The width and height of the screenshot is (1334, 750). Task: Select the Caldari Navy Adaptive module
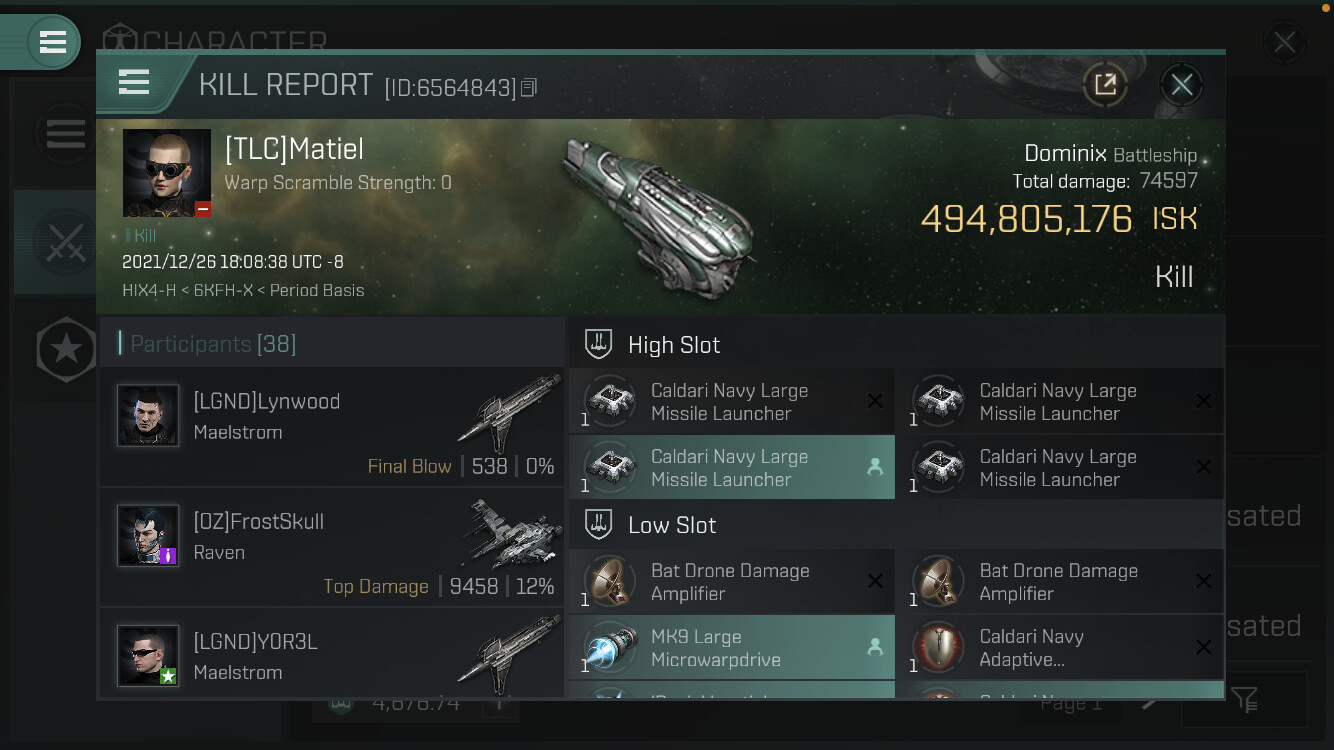point(1060,648)
